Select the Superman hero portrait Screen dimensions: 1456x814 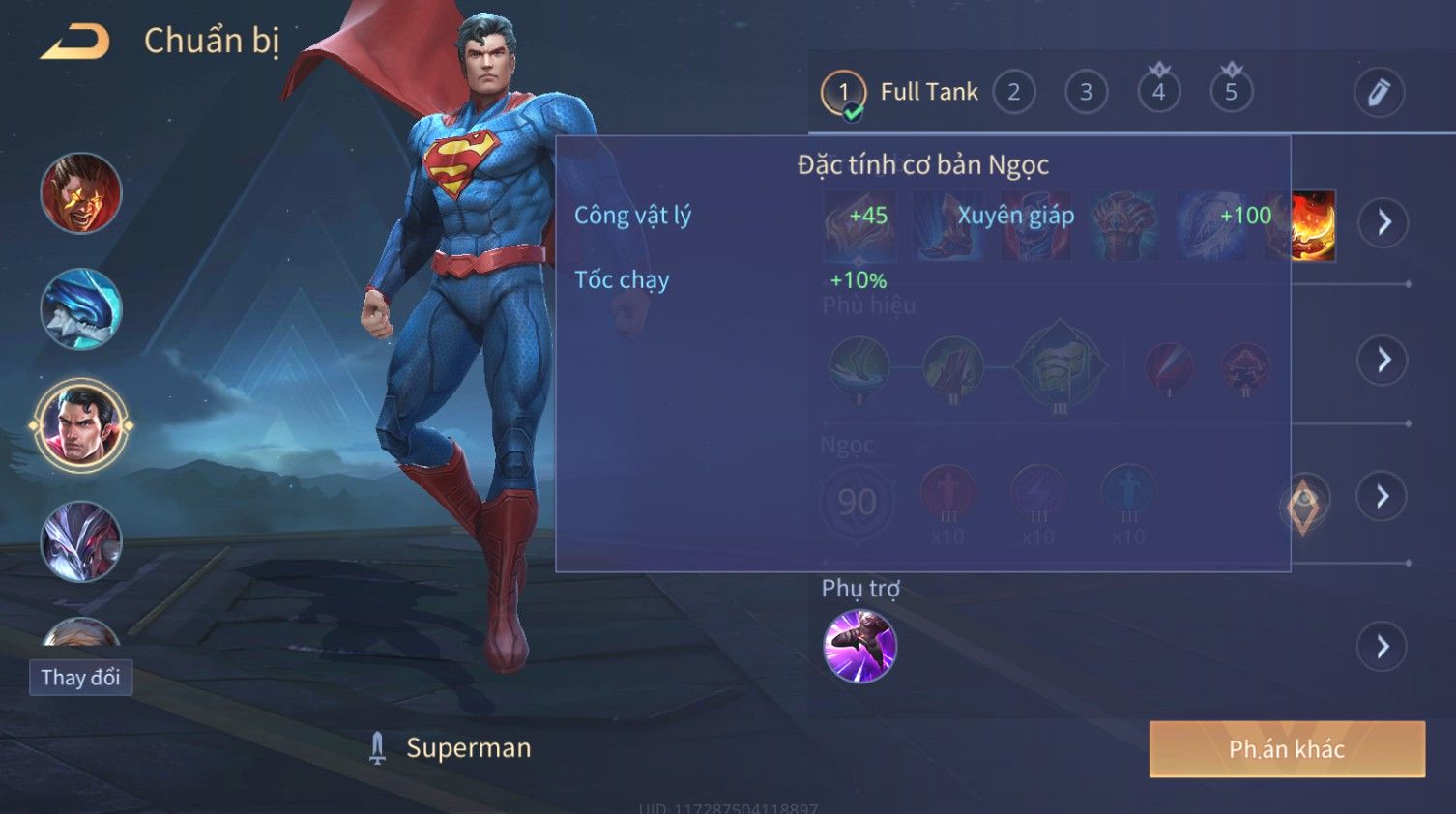point(81,425)
